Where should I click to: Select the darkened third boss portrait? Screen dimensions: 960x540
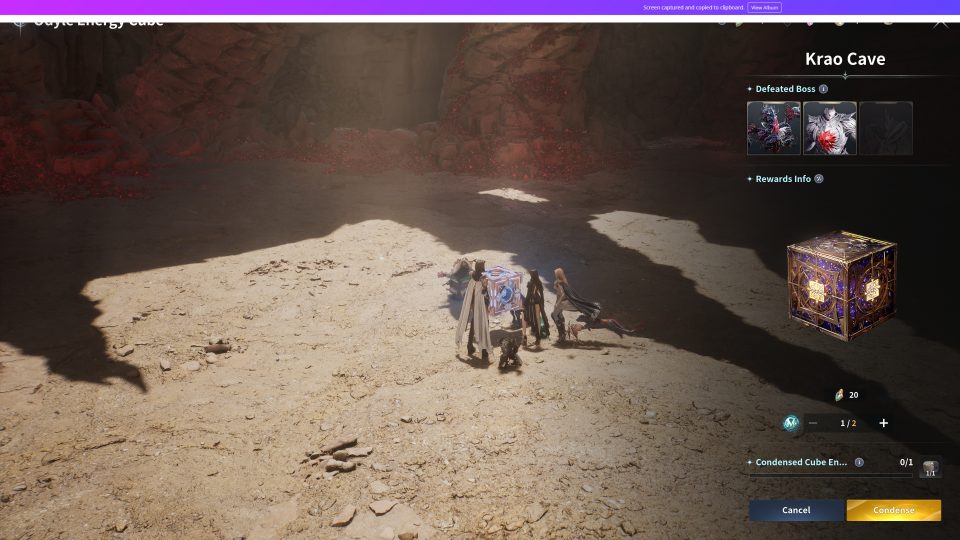[886, 128]
